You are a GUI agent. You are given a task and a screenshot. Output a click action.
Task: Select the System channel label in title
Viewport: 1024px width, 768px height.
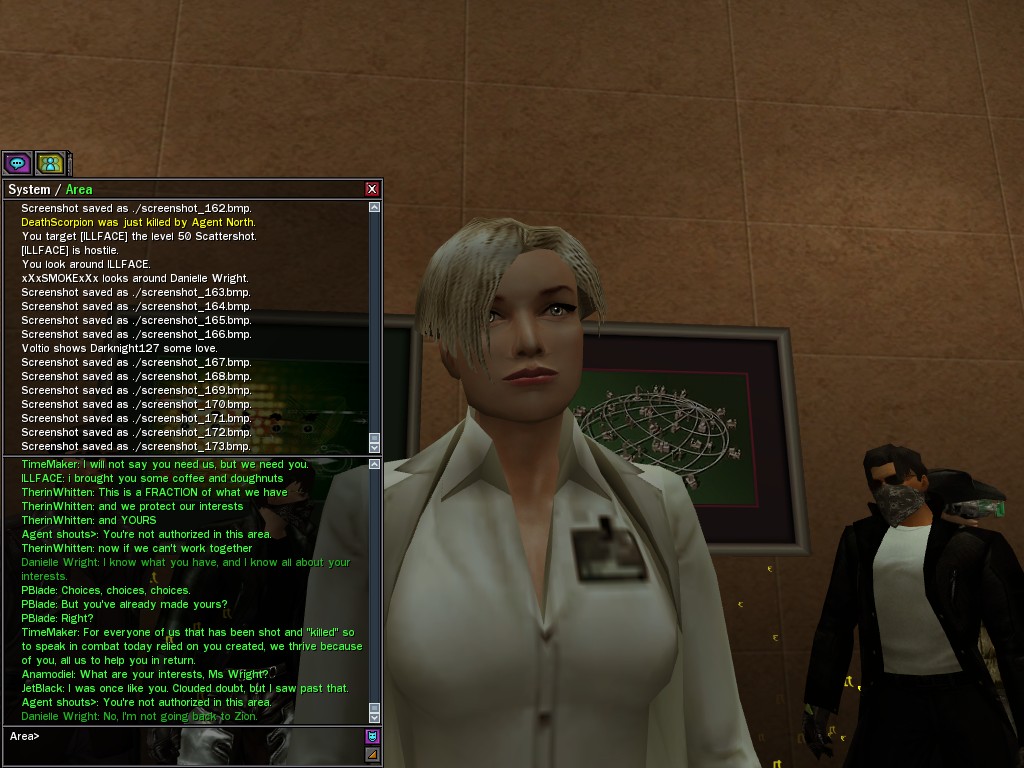[29, 189]
